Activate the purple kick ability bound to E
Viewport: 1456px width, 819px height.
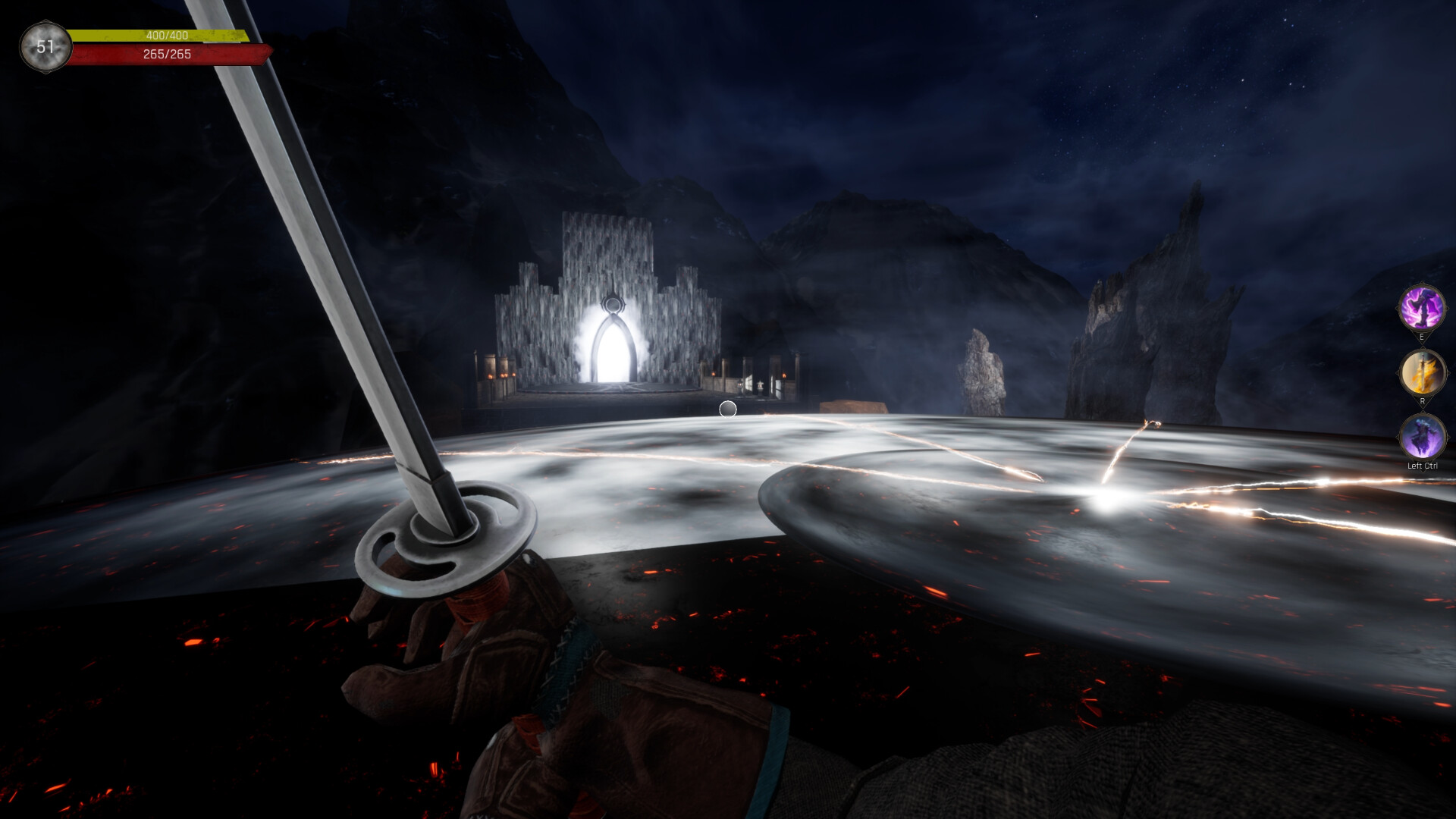tap(1422, 309)
